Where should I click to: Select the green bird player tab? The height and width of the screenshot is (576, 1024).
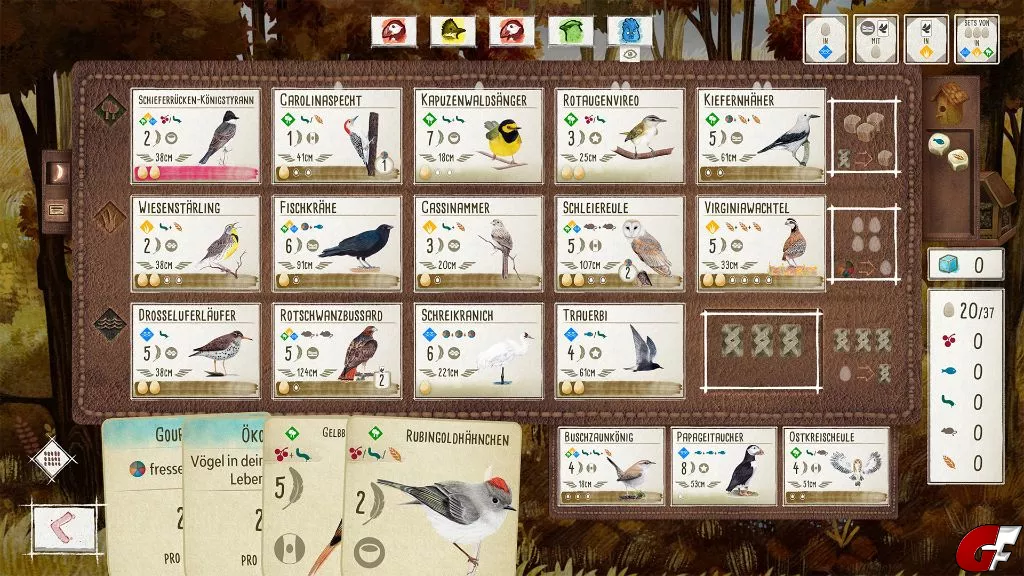(x=570, y=31)
